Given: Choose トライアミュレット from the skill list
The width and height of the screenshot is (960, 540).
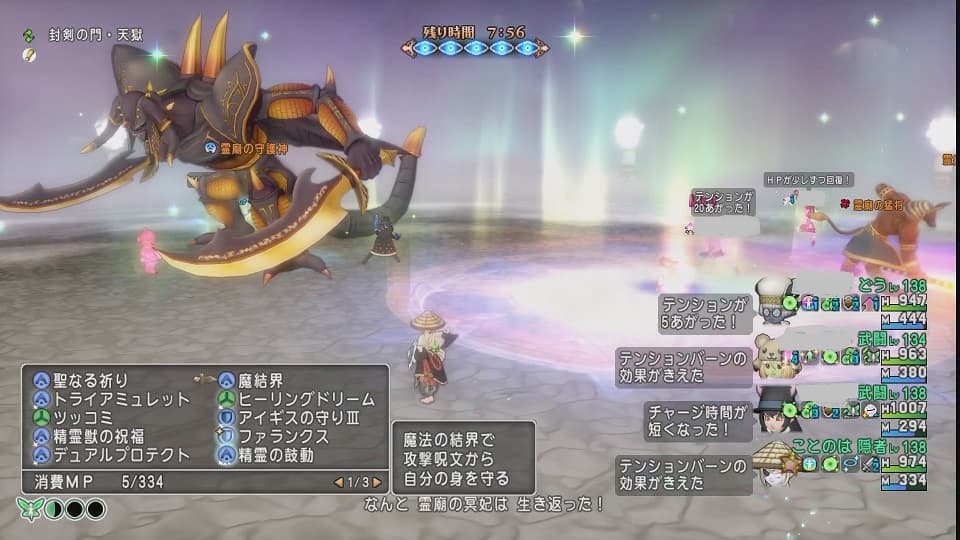Looking at the screenshot, I should pyautogui.click(x=109, y=399).
